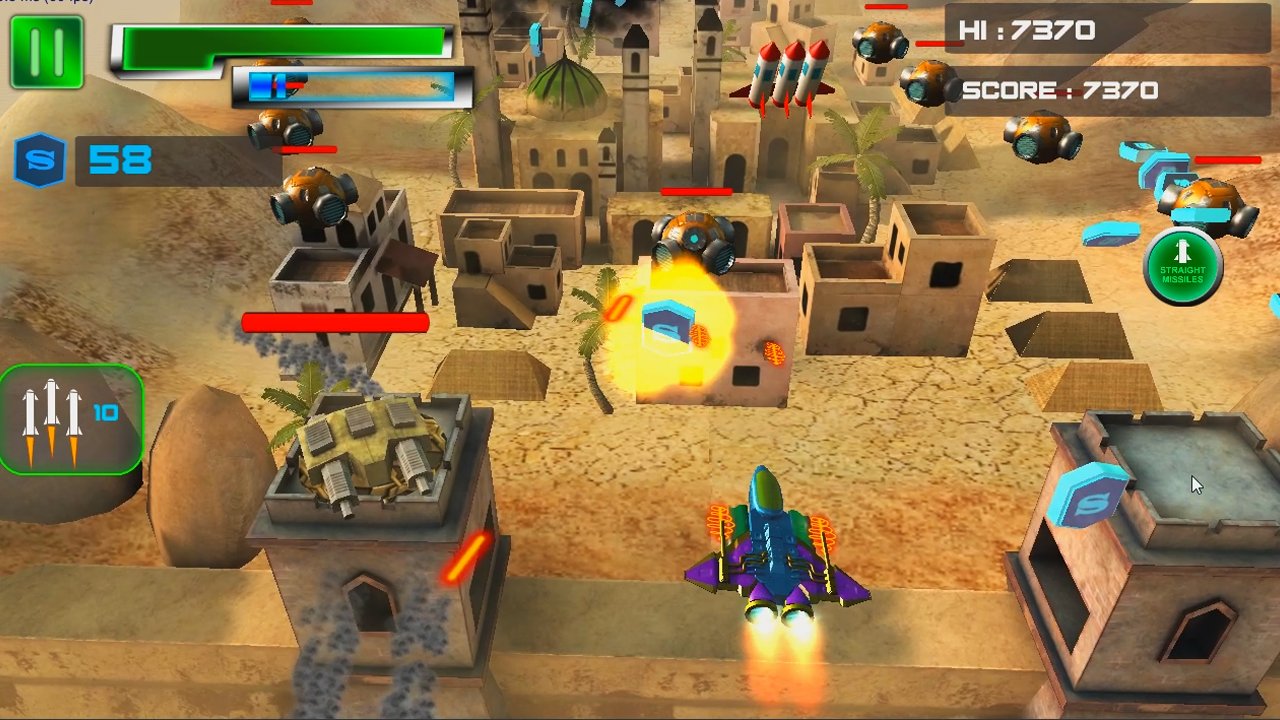Click the SCORE: 7370 label
Image resolution: width=1280 pixels, height=720 pixels.
tap(1060, 90)
